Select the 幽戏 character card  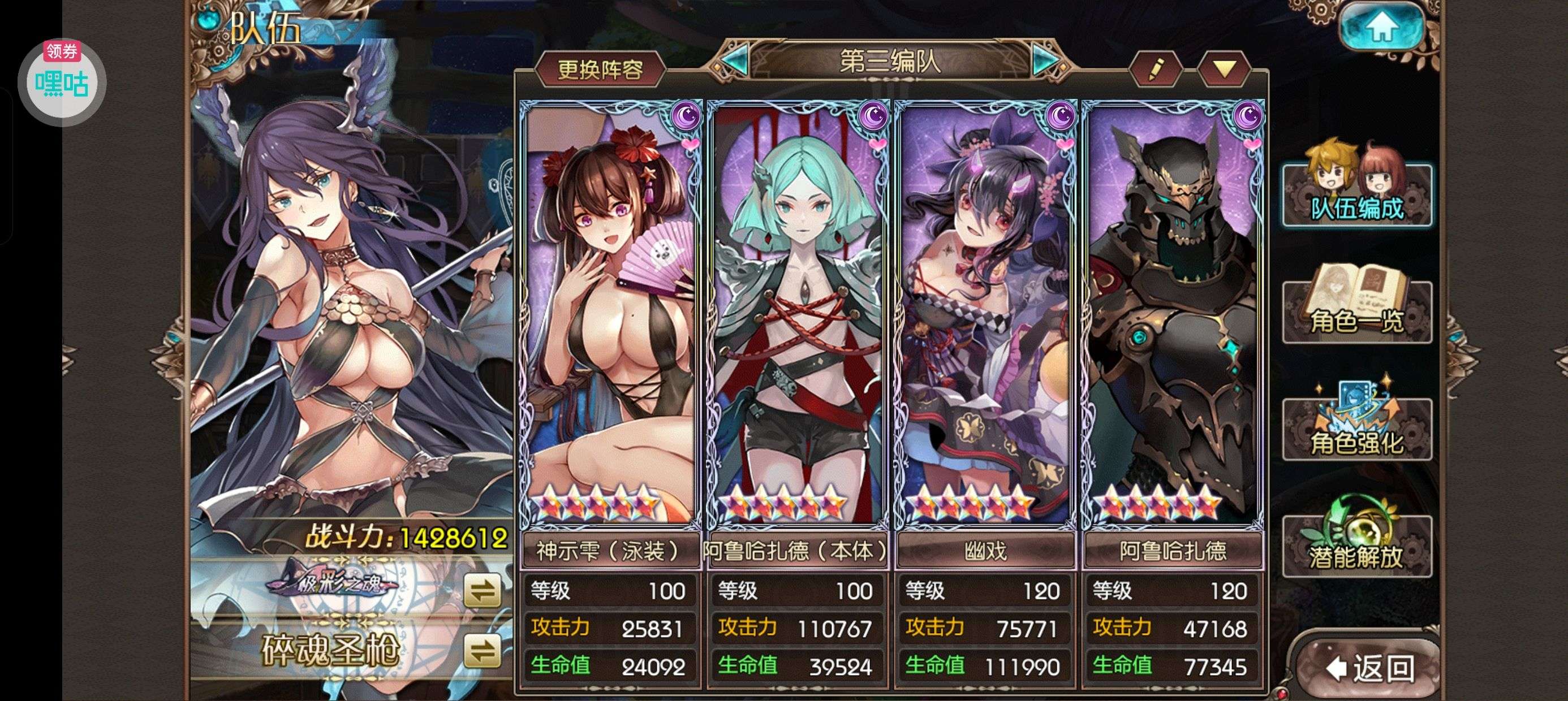click(x=985, y=317)
